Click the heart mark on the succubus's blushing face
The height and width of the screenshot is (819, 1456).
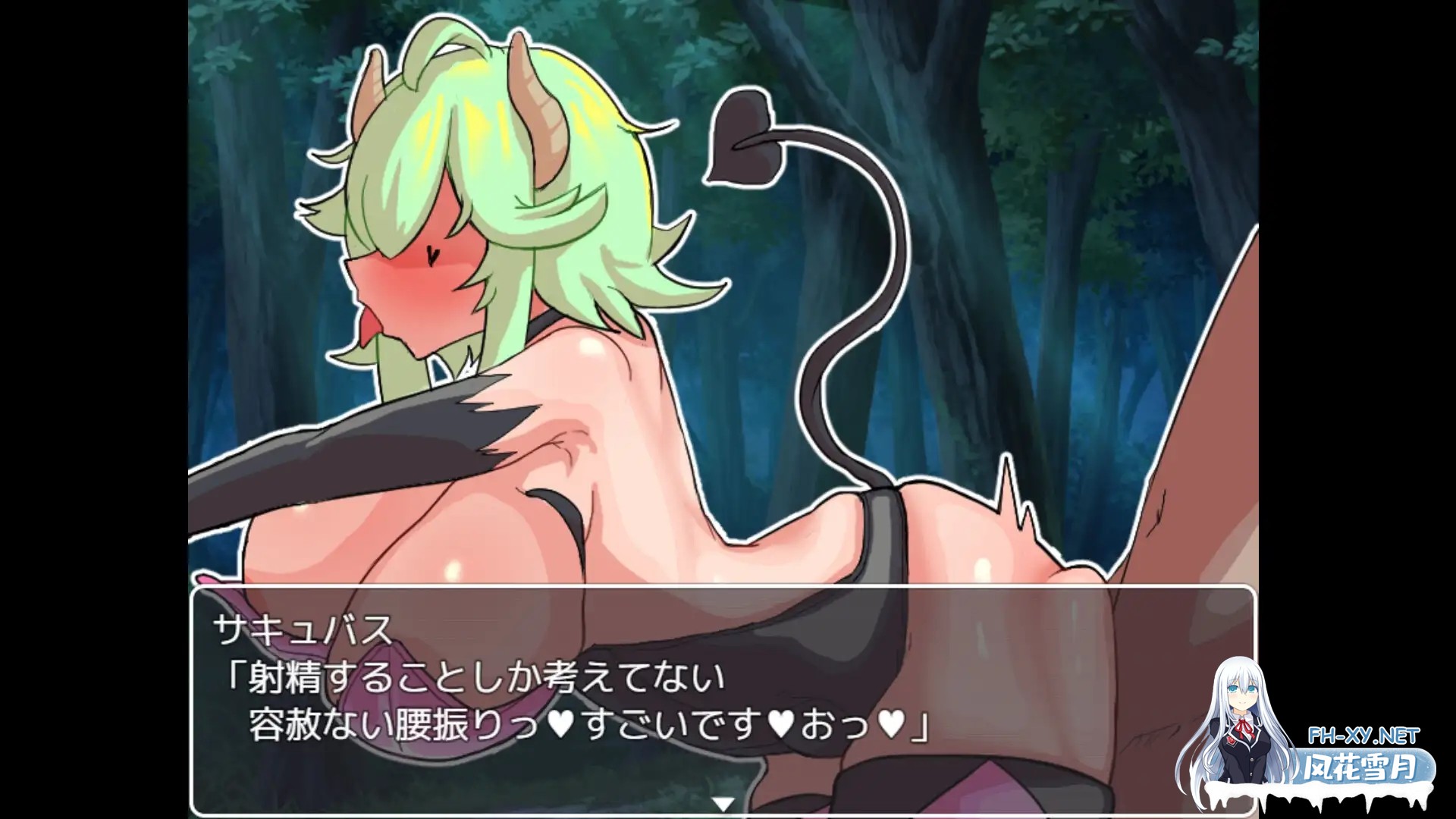click(x=431, y=255)
